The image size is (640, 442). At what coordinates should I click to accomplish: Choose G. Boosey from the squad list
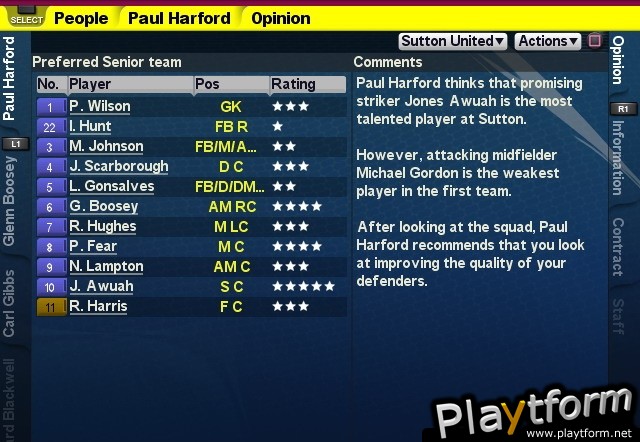pyautogui.click(x=104, y=206)
